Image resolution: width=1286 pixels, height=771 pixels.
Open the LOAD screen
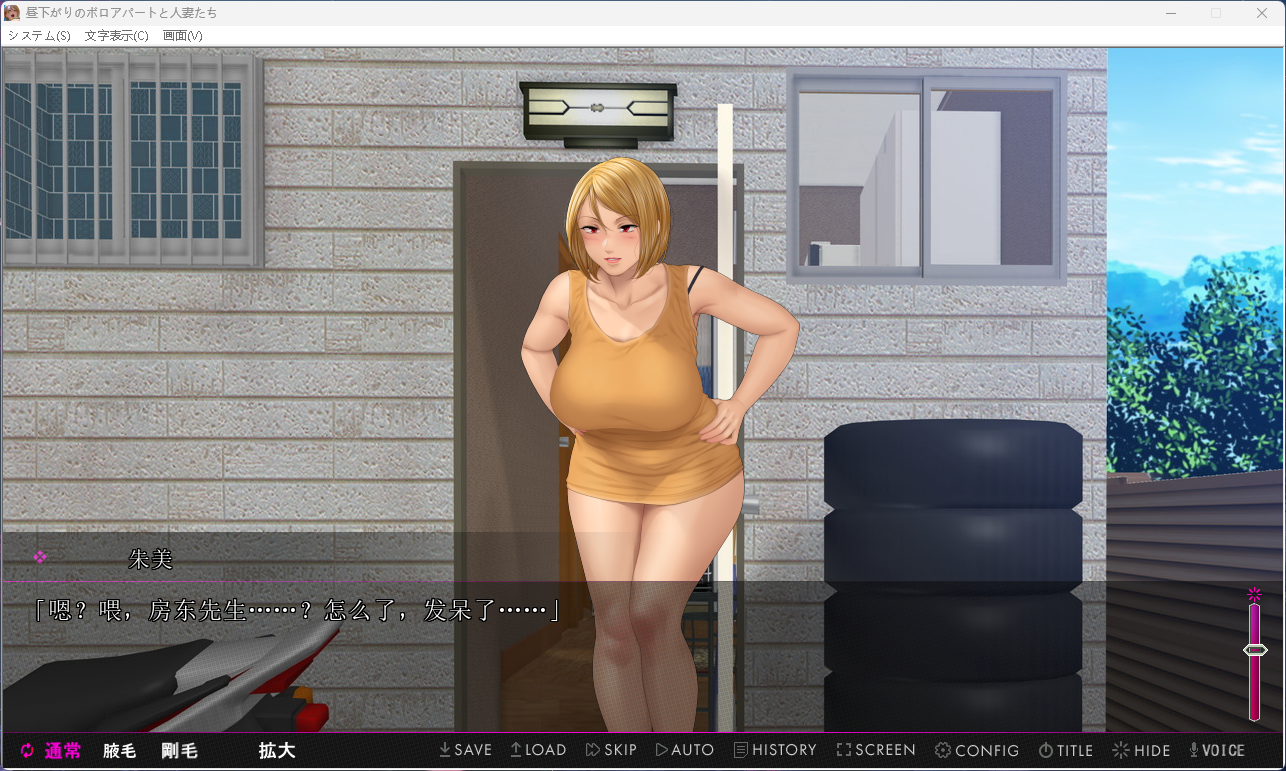pos(538,750)
